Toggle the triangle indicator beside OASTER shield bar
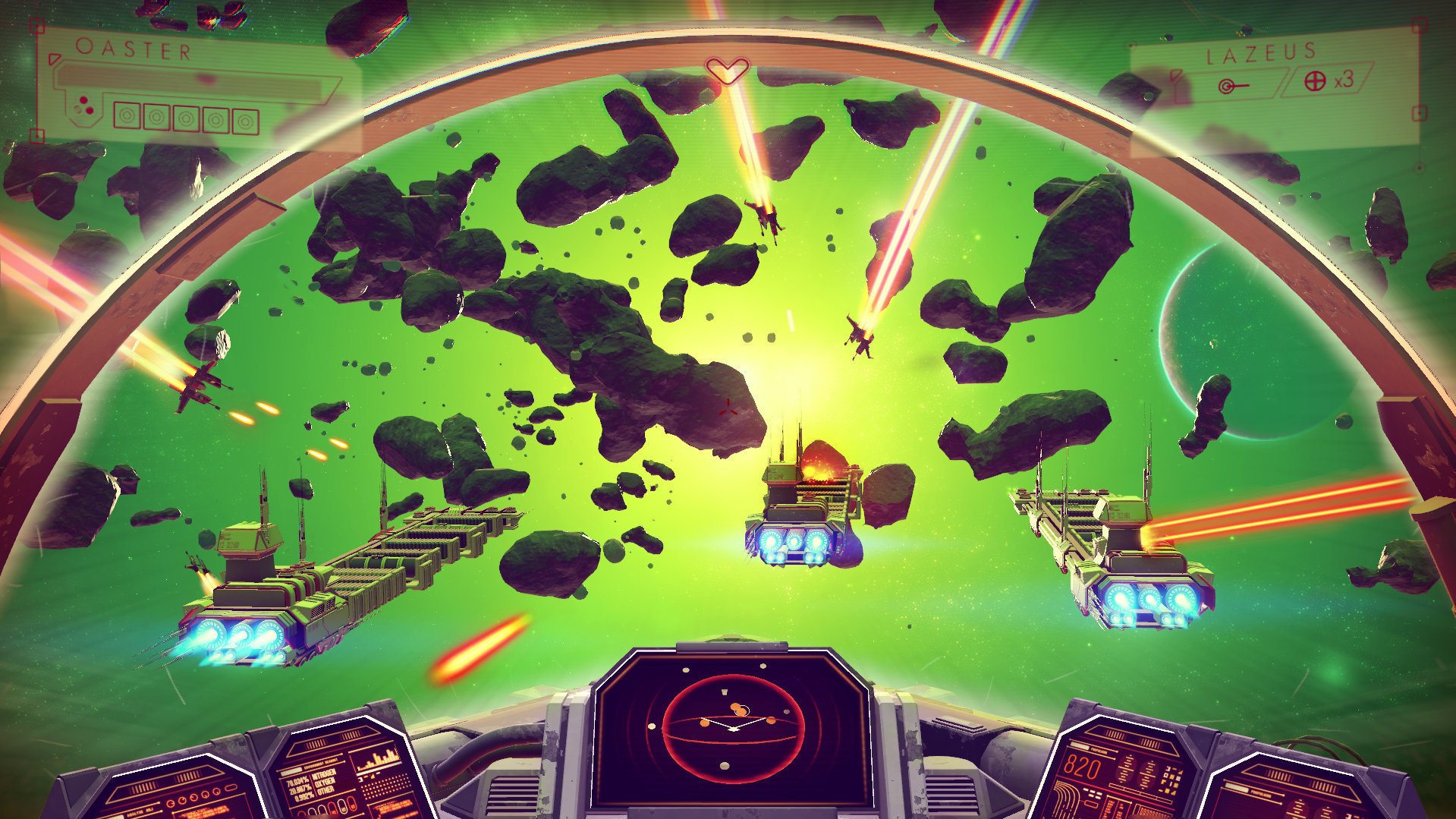Viewport: 1456px width, 819px height. tap(55, 59)
